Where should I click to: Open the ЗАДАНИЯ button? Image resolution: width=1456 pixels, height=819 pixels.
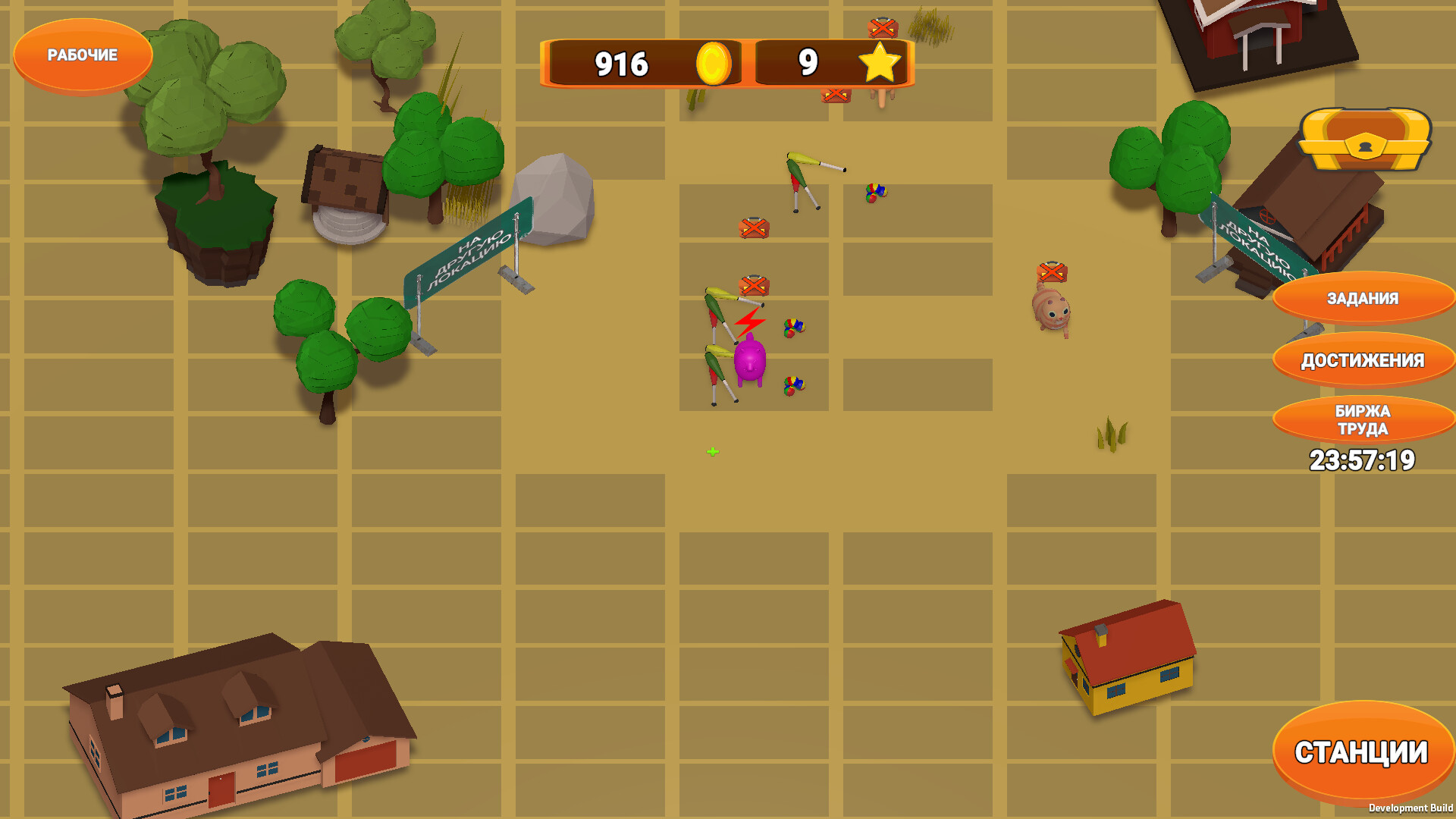point(1362,299)
